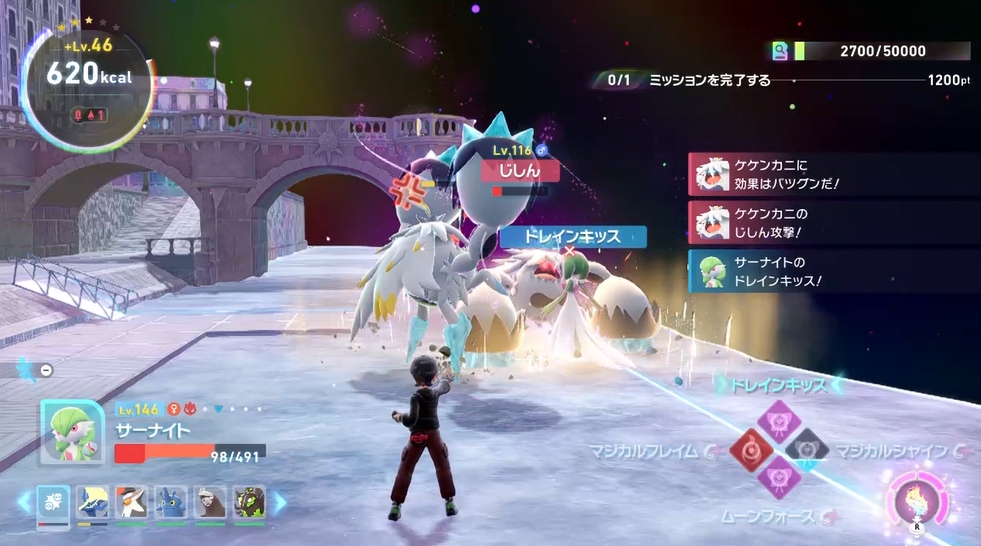Use the Draining Kiss move diamond

[x=776, y=419]
